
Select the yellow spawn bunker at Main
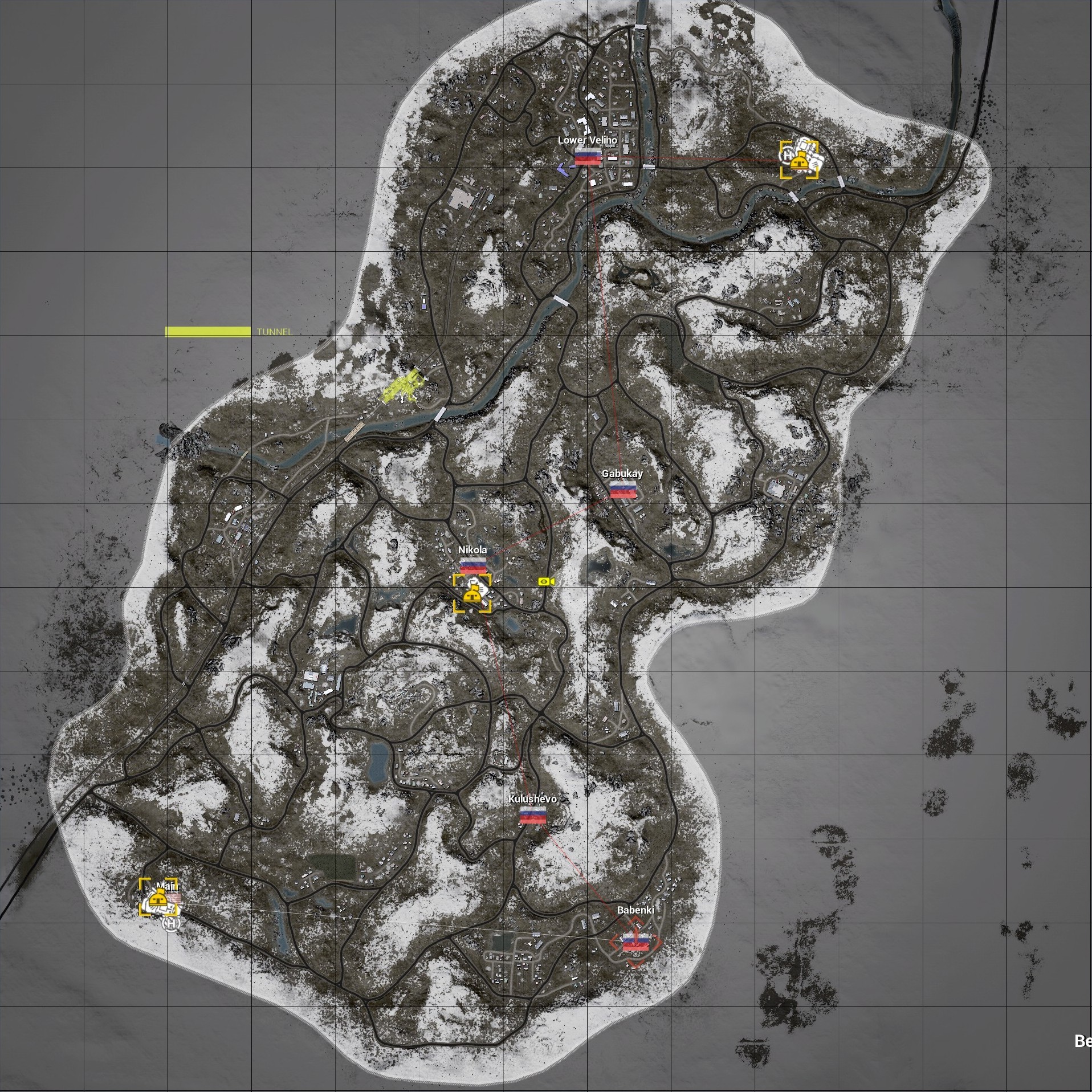point(157,899)
